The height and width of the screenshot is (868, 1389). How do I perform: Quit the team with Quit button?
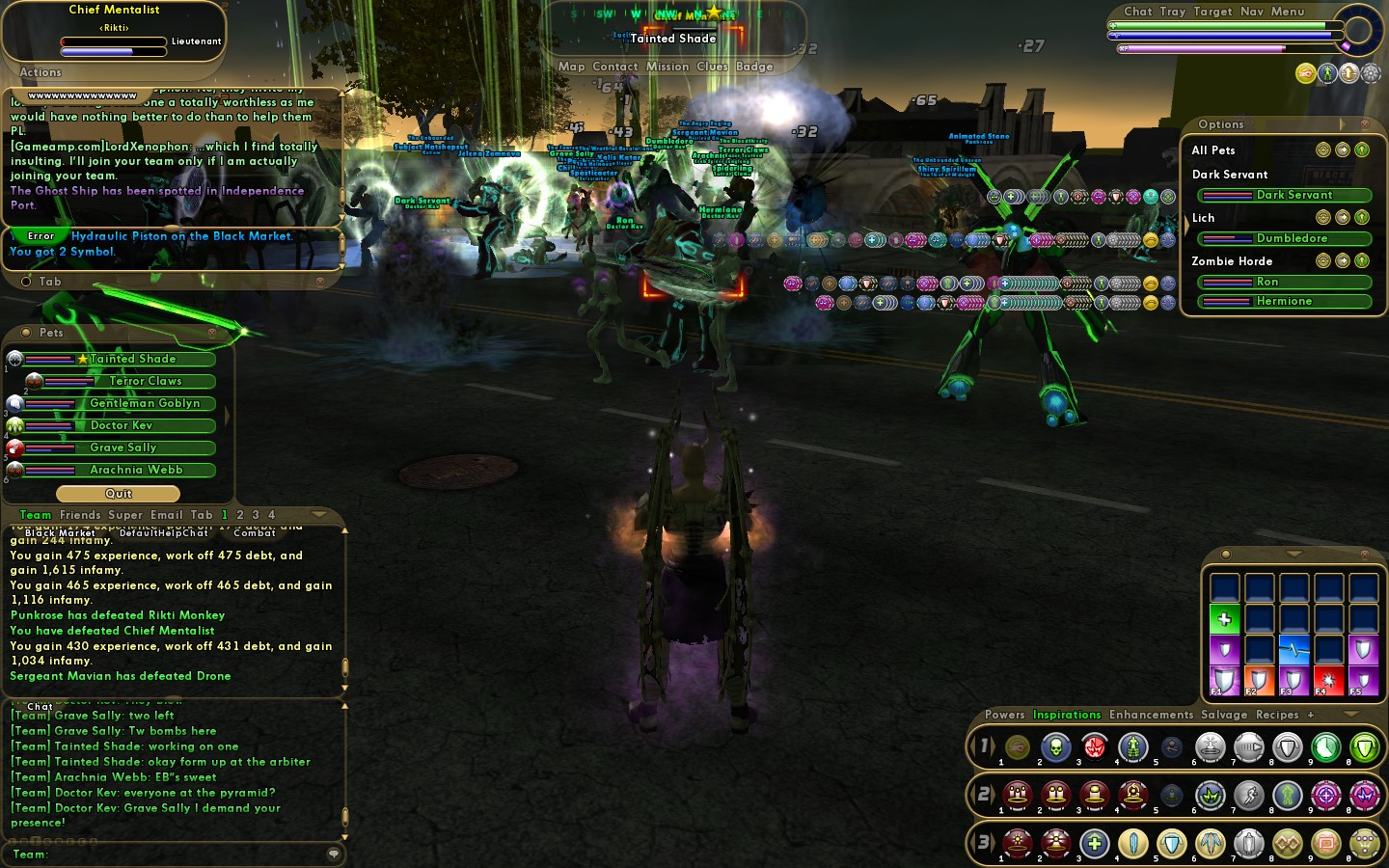coord(119,494)
